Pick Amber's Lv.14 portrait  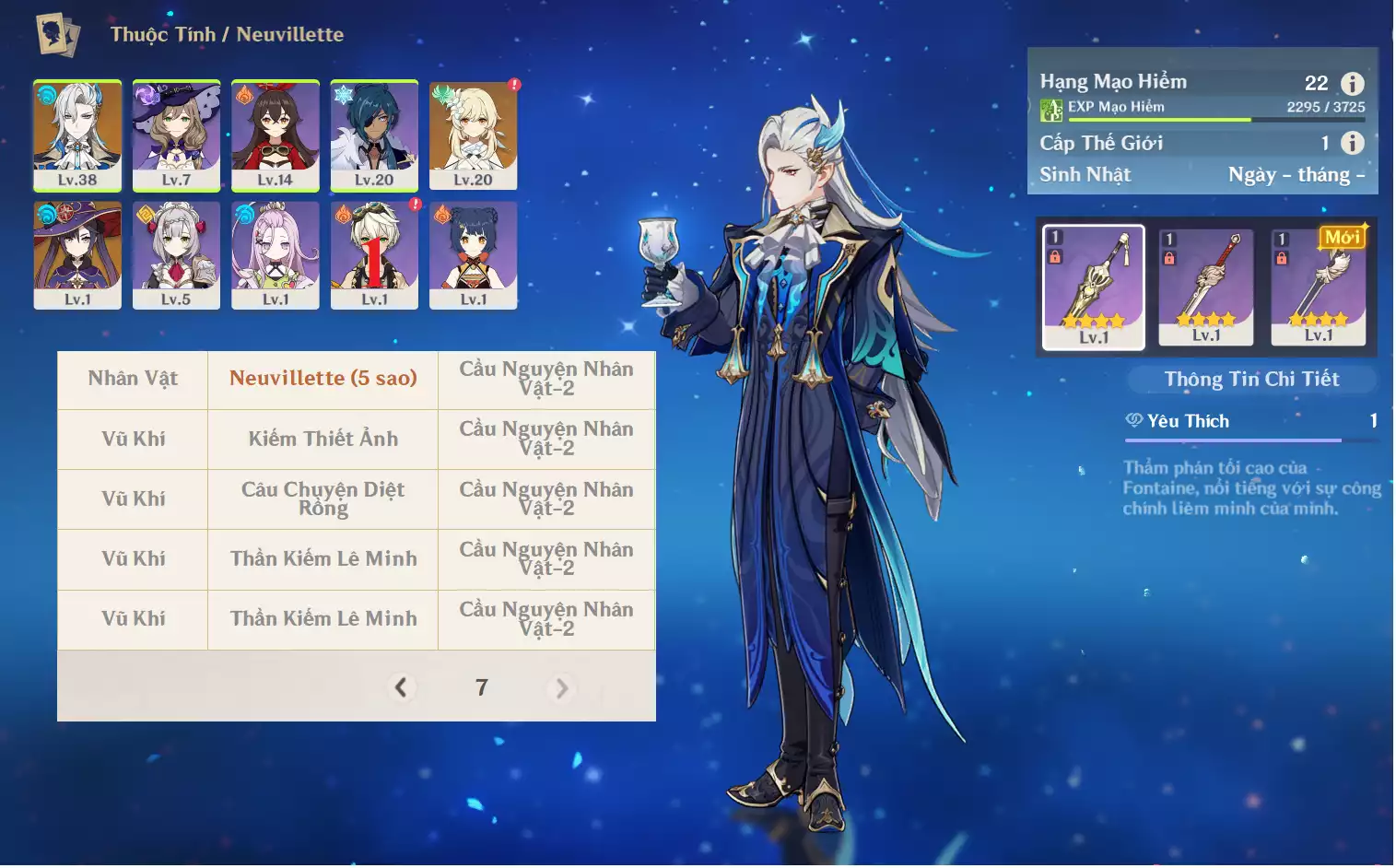pyautogui.click(x=275, y=135)
